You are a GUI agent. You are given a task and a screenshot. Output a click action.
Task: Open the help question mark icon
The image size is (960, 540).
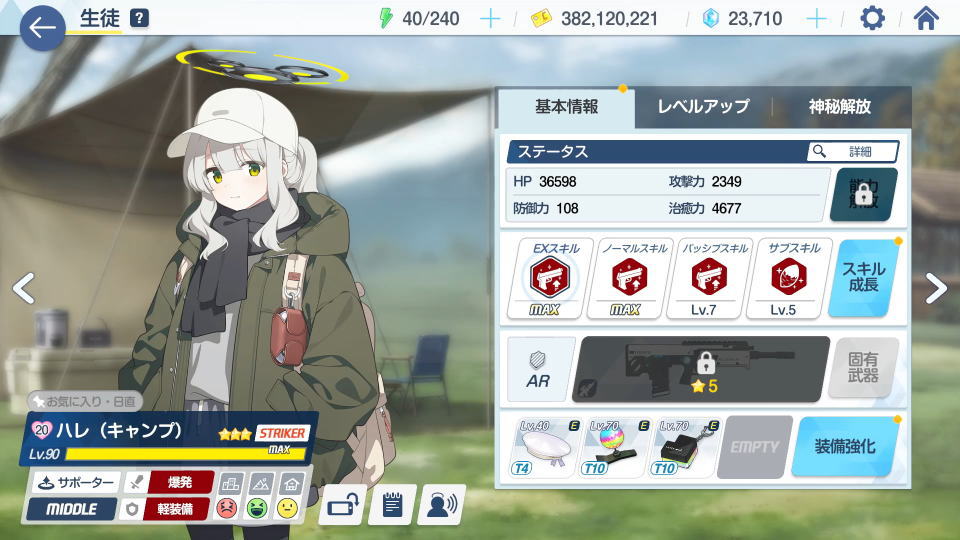[139, 18]
